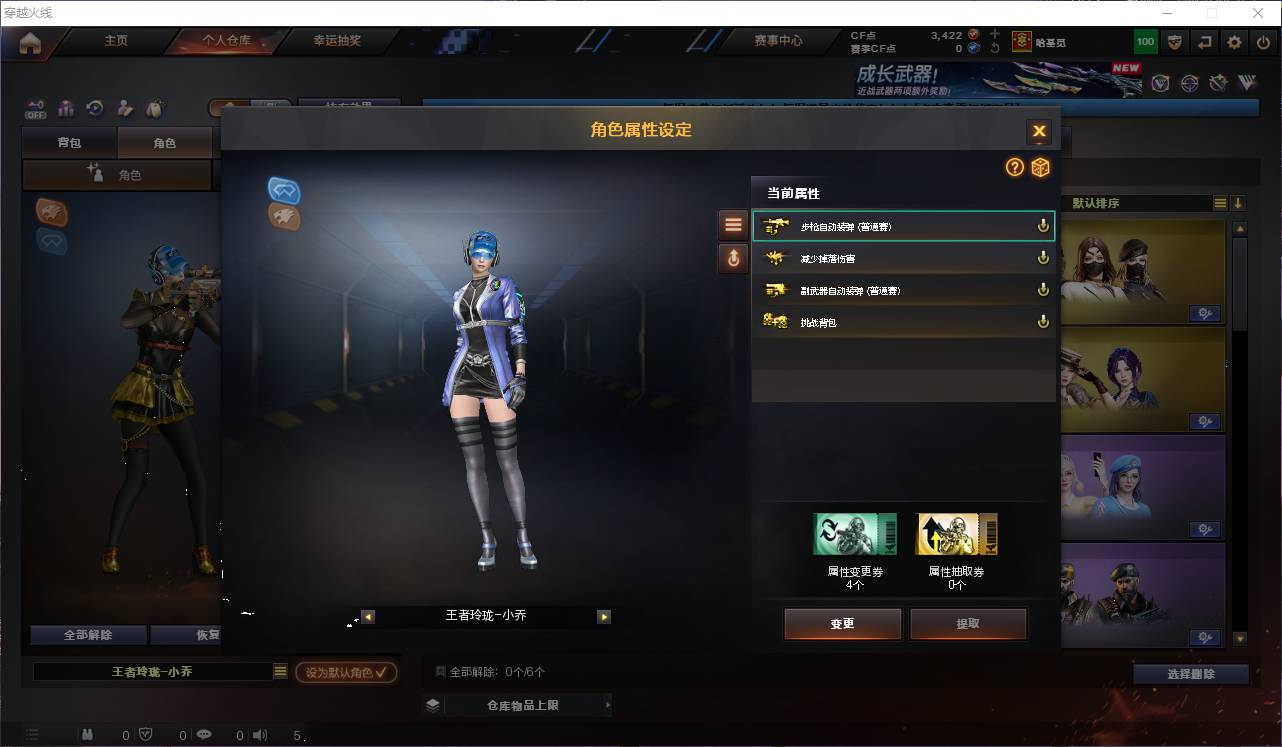The image size is (1282, 747).
Task: Toggle the 设为默认角色 checkbox
Action: pyautogui.click(x=346, y=672)
